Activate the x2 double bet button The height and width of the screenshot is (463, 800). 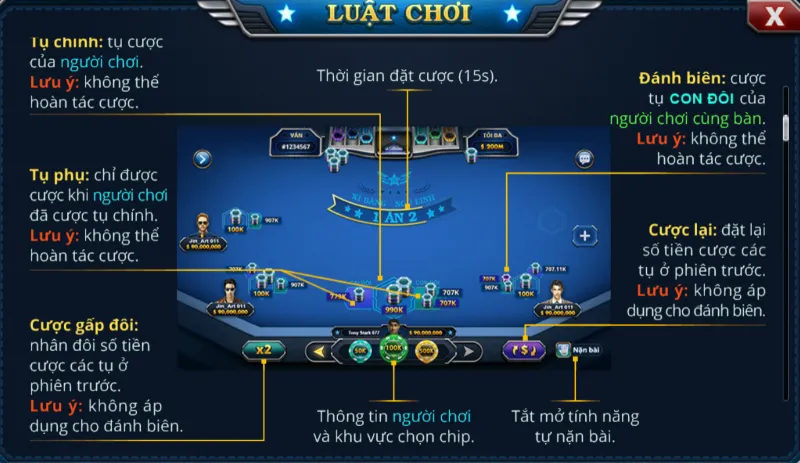(264, 350)
